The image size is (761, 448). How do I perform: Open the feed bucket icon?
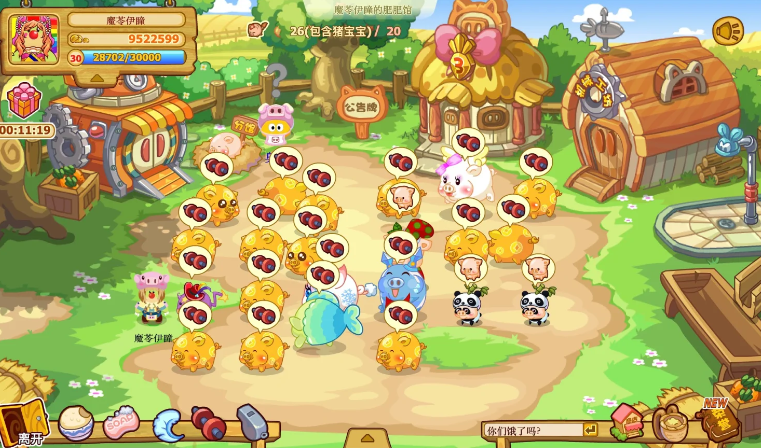pos(671,423)
